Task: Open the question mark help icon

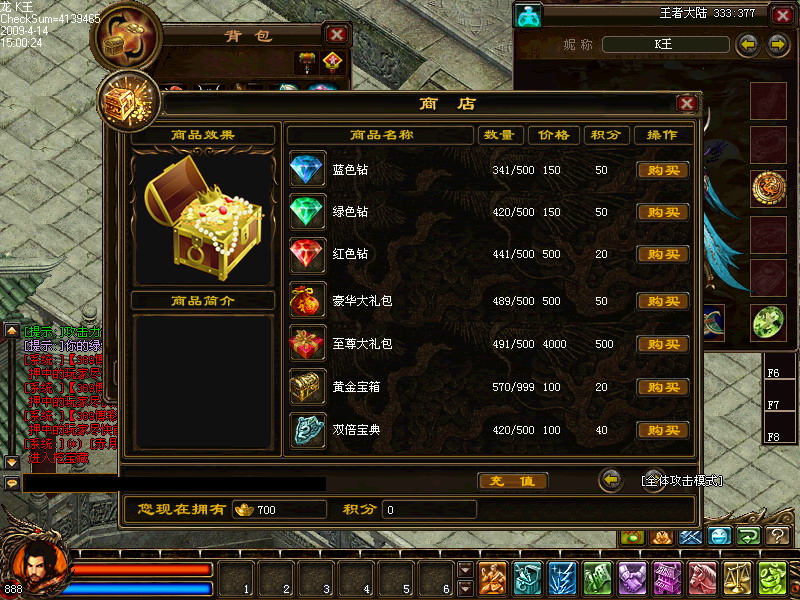Action: [x=778, y=536]
